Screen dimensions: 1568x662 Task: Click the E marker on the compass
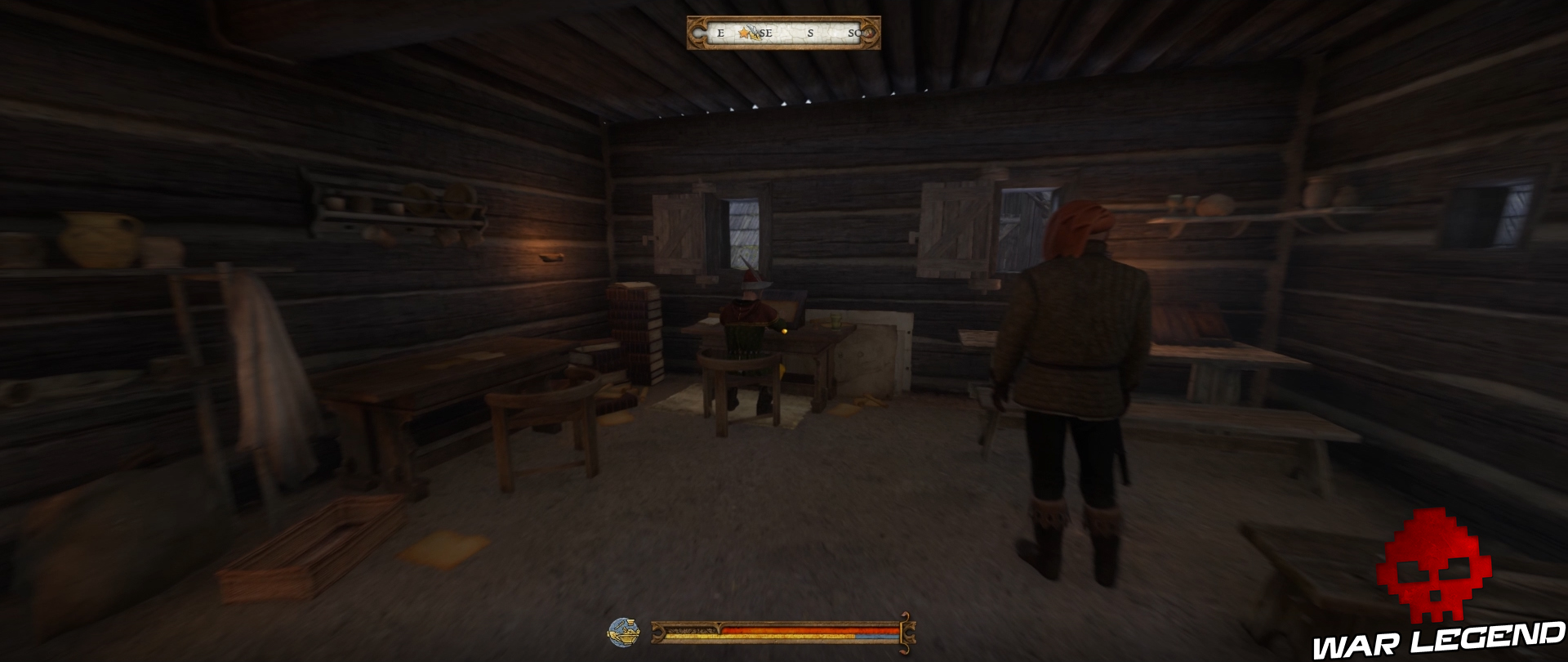coord(721,33)
